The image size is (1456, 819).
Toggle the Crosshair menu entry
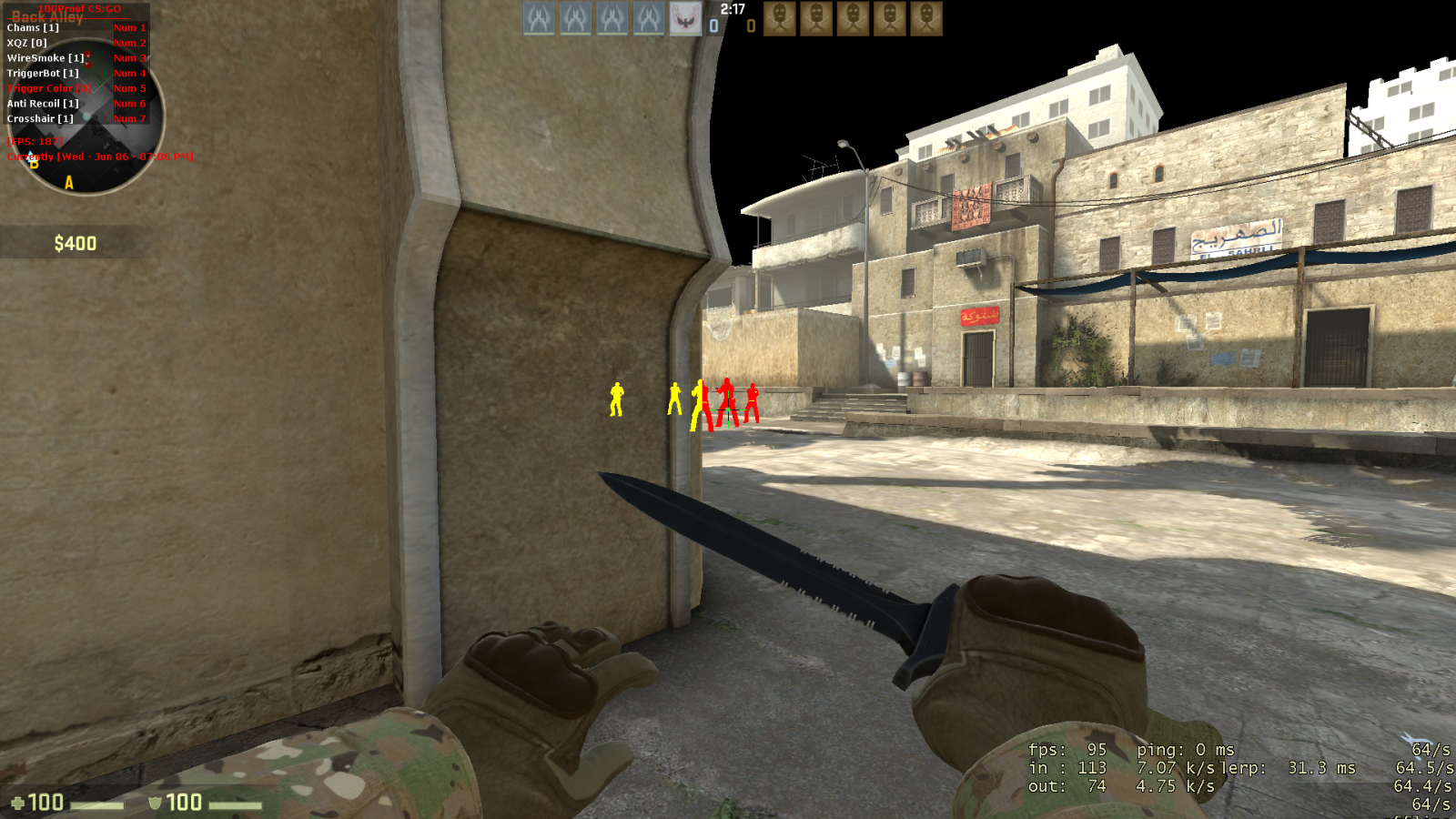(40, 119)
